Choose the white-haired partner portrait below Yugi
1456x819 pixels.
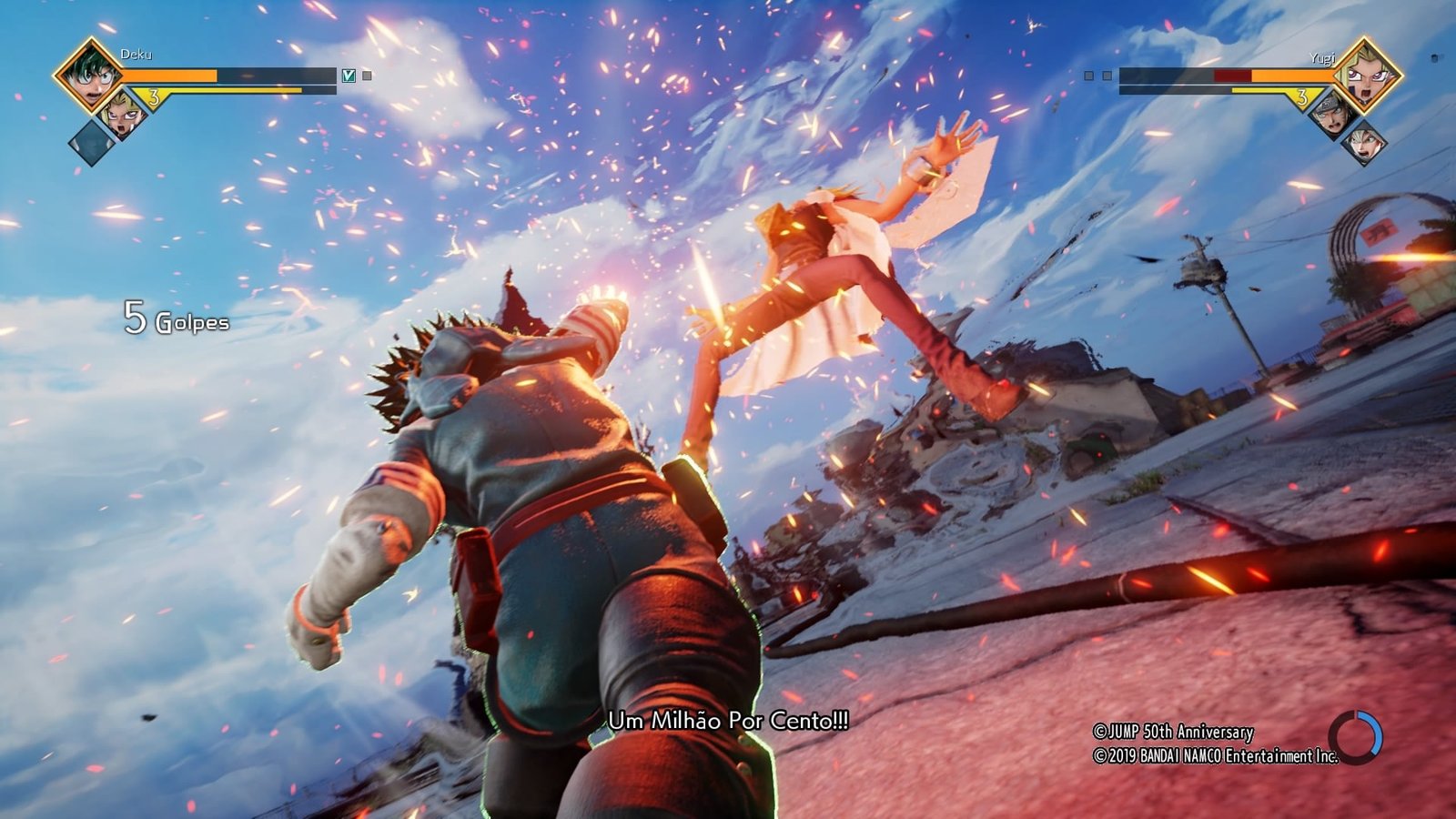pyautogui.click(x=1365, y=143)
